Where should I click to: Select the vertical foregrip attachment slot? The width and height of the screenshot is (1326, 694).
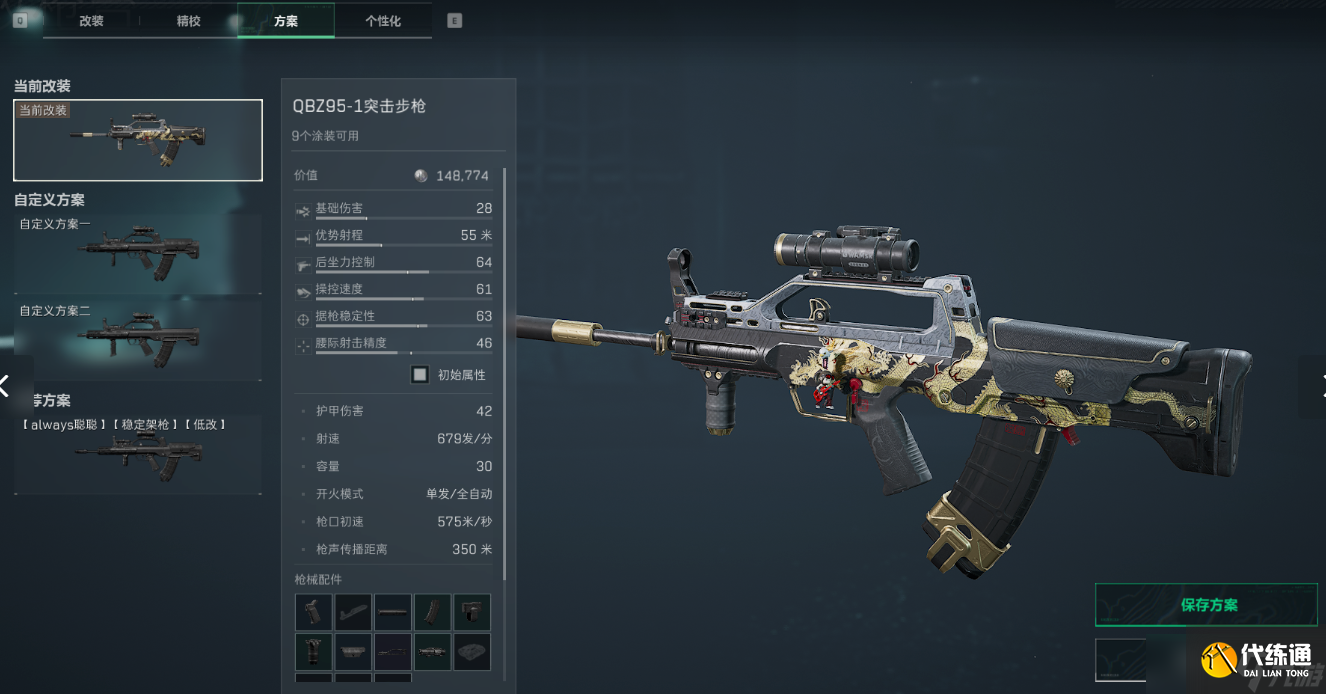click(x=313, y=652)
